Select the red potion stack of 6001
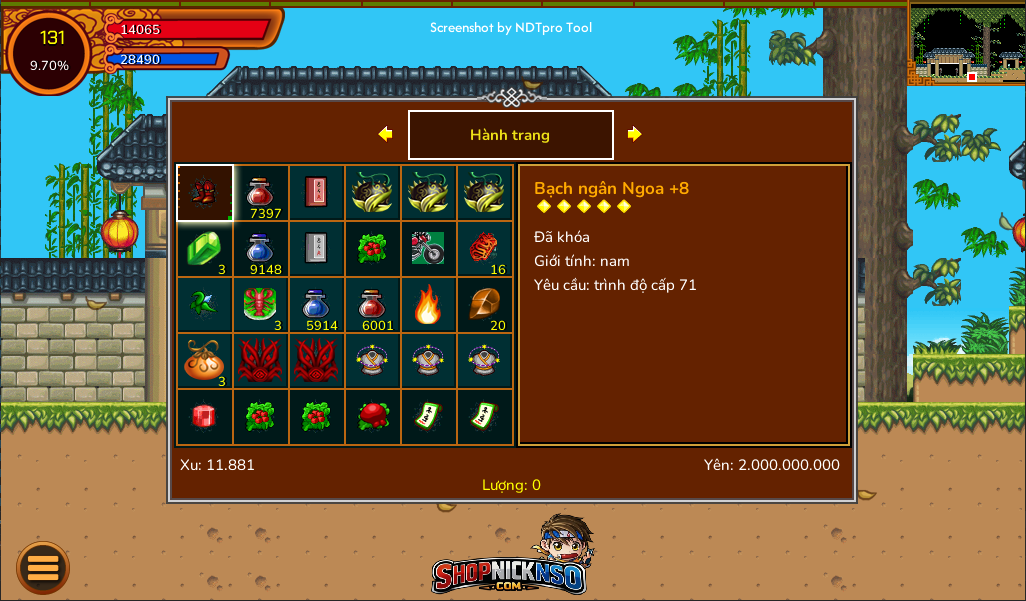1026x601 pixels. point(373,305)
